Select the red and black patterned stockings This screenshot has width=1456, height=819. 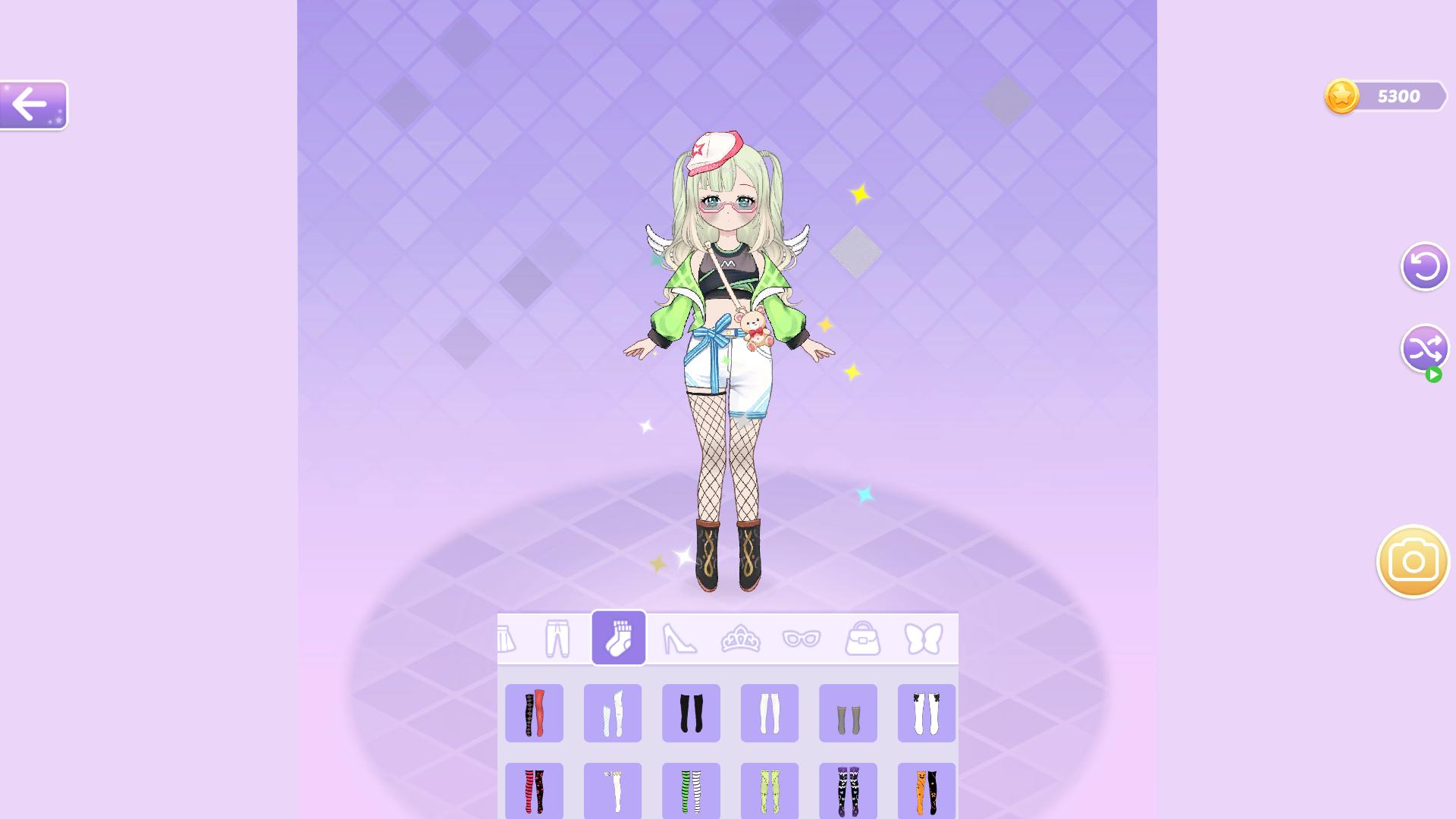click(534, 713)
